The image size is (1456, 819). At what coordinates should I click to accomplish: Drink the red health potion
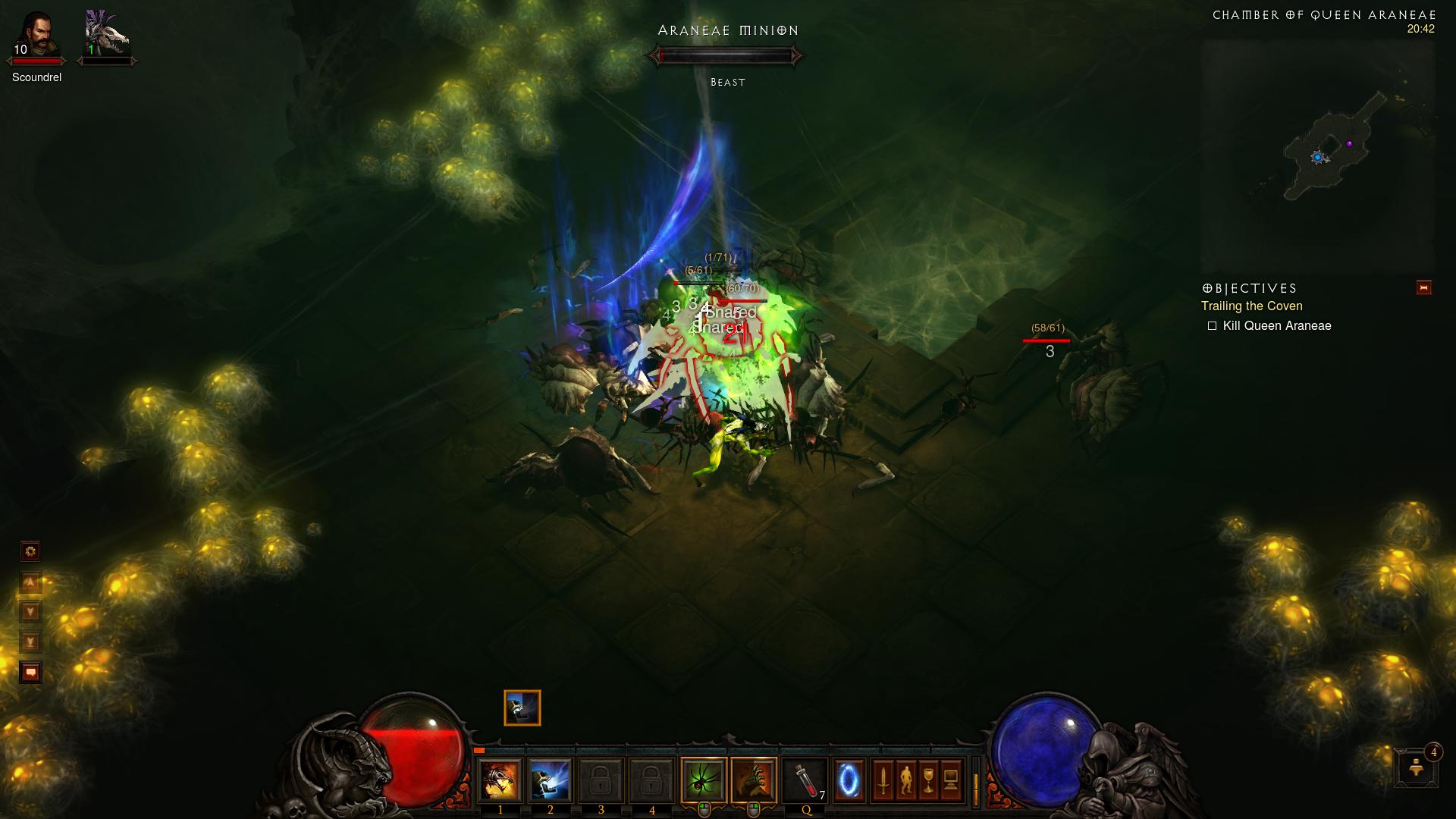pos(805,780)
